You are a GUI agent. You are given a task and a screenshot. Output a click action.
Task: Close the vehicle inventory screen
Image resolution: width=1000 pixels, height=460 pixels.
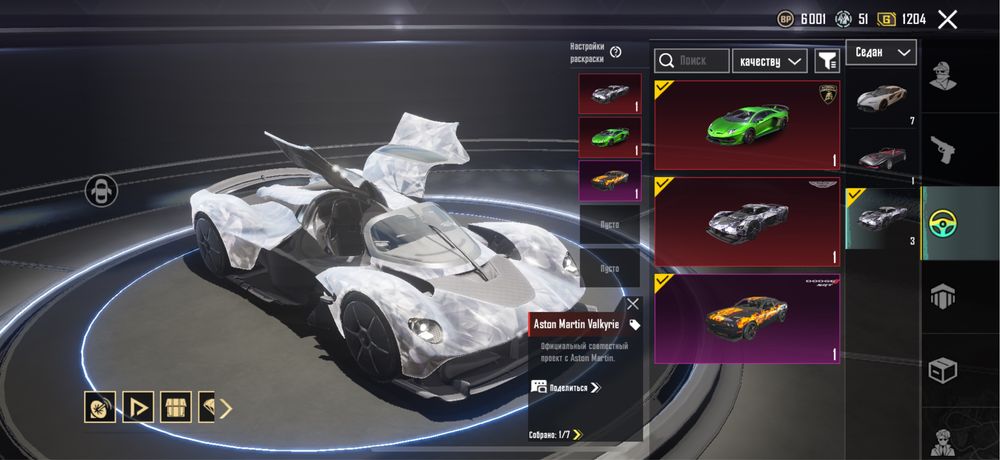(x=948, y=19)
